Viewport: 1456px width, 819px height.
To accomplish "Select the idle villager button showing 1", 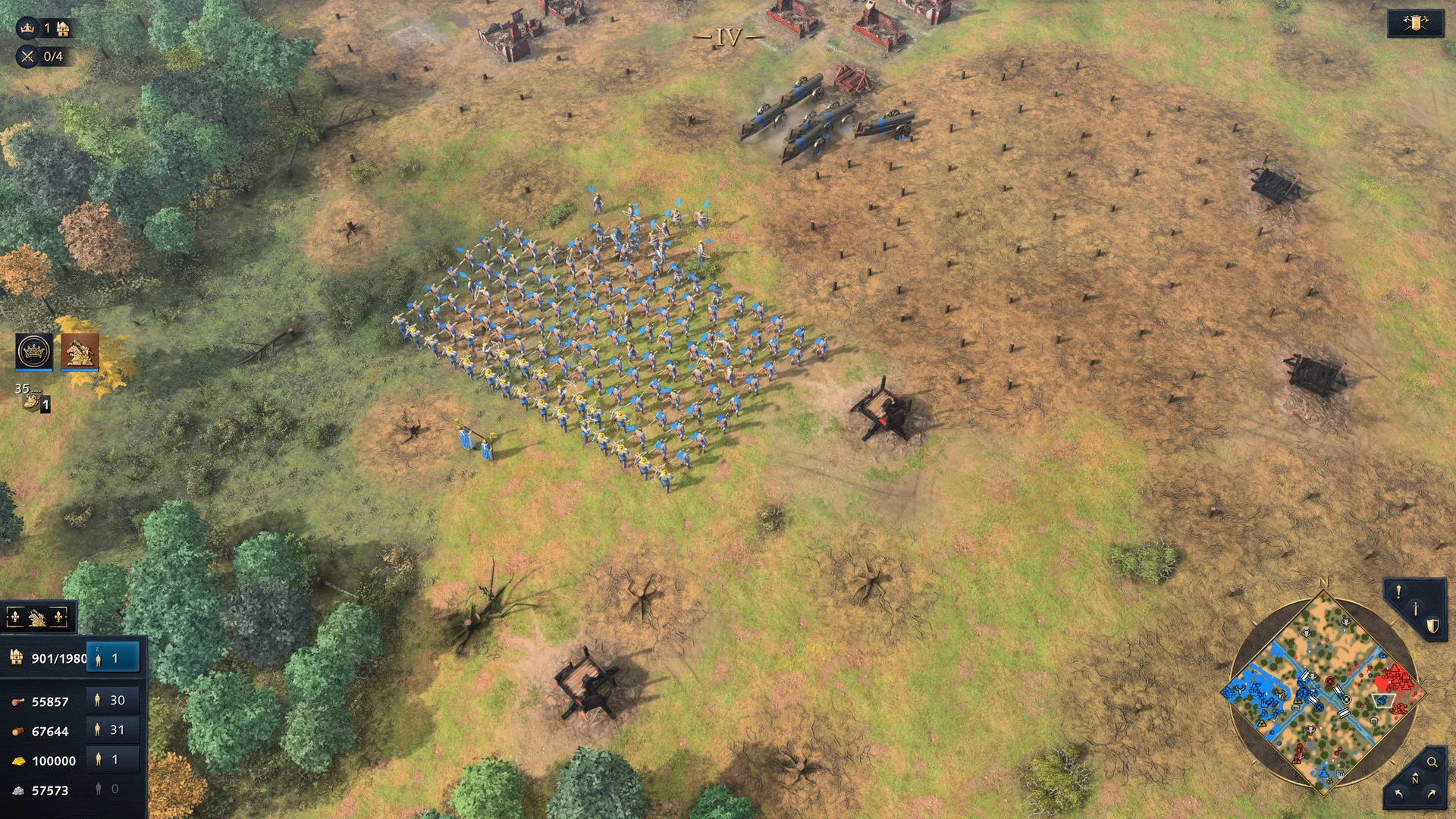I will 113,658.
